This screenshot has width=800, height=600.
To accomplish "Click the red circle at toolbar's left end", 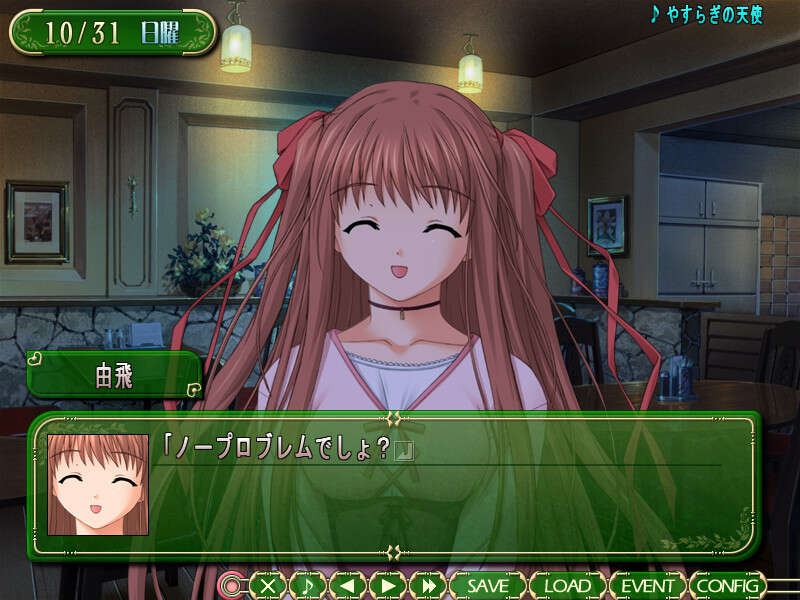I will pyautogui.click(x=232, y=586).
